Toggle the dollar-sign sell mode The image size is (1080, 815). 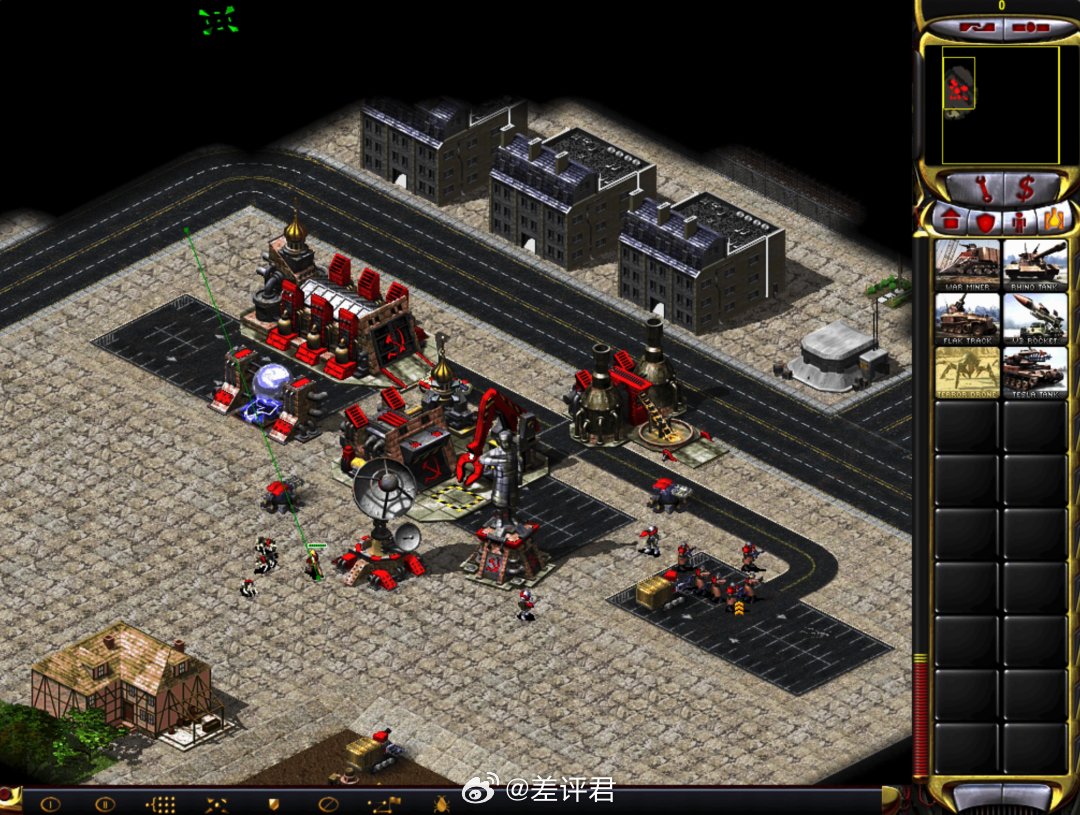[1025, 188]
